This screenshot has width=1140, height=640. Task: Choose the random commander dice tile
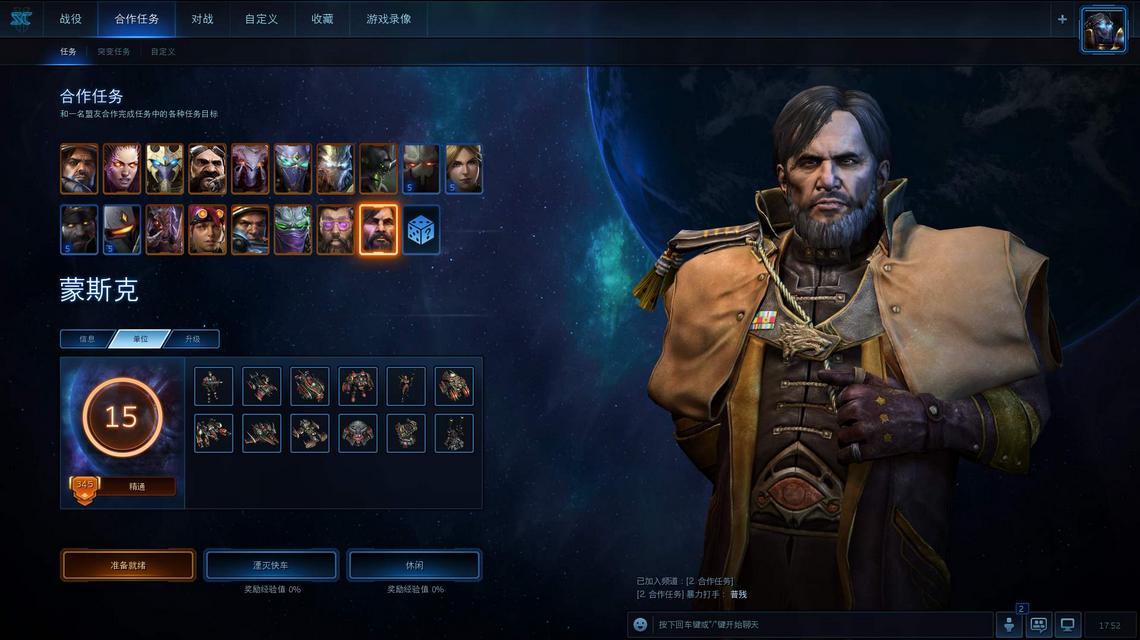(421, 230)
